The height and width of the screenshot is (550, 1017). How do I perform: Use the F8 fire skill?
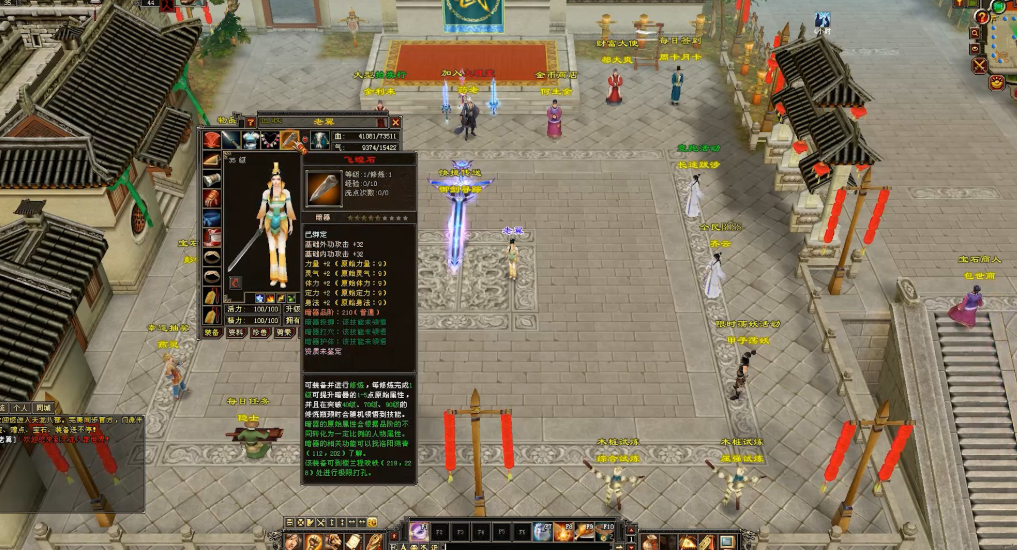coord(564,532)
